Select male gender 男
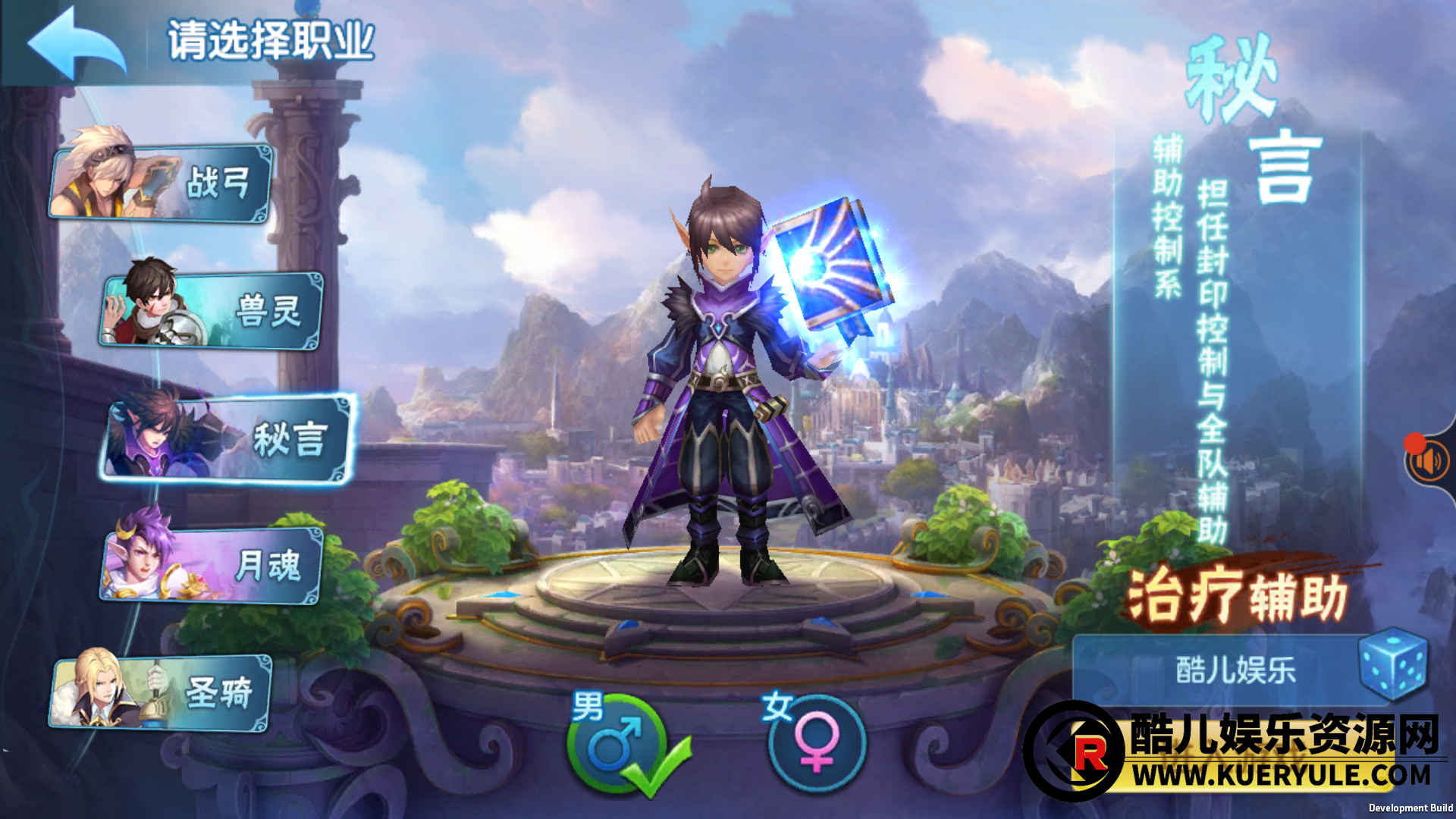Image resolution: width=1456 pixels, height=819 pixels. click(616, 745)
